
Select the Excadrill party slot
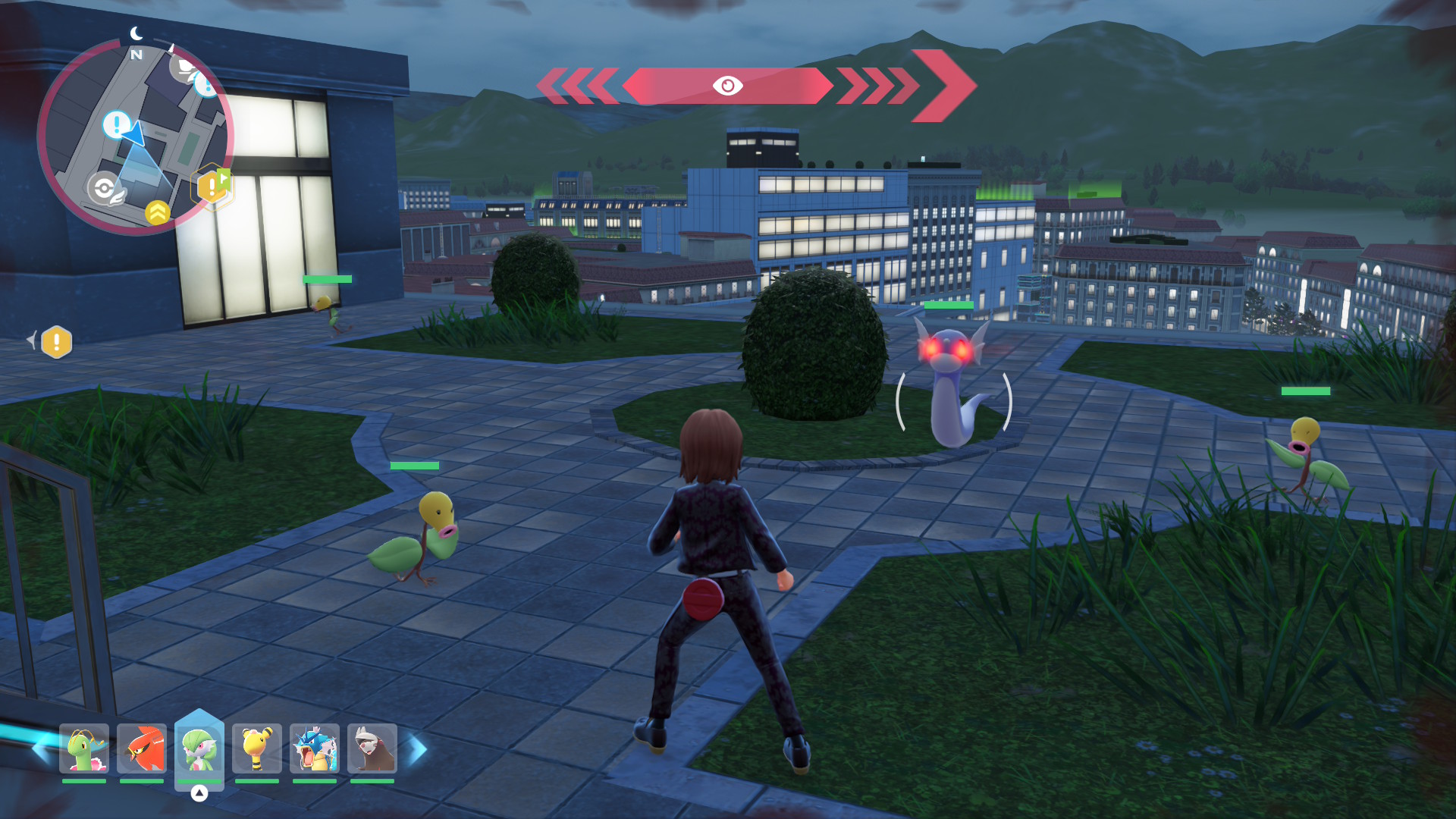pyautogui.click(x=372, y=748)
